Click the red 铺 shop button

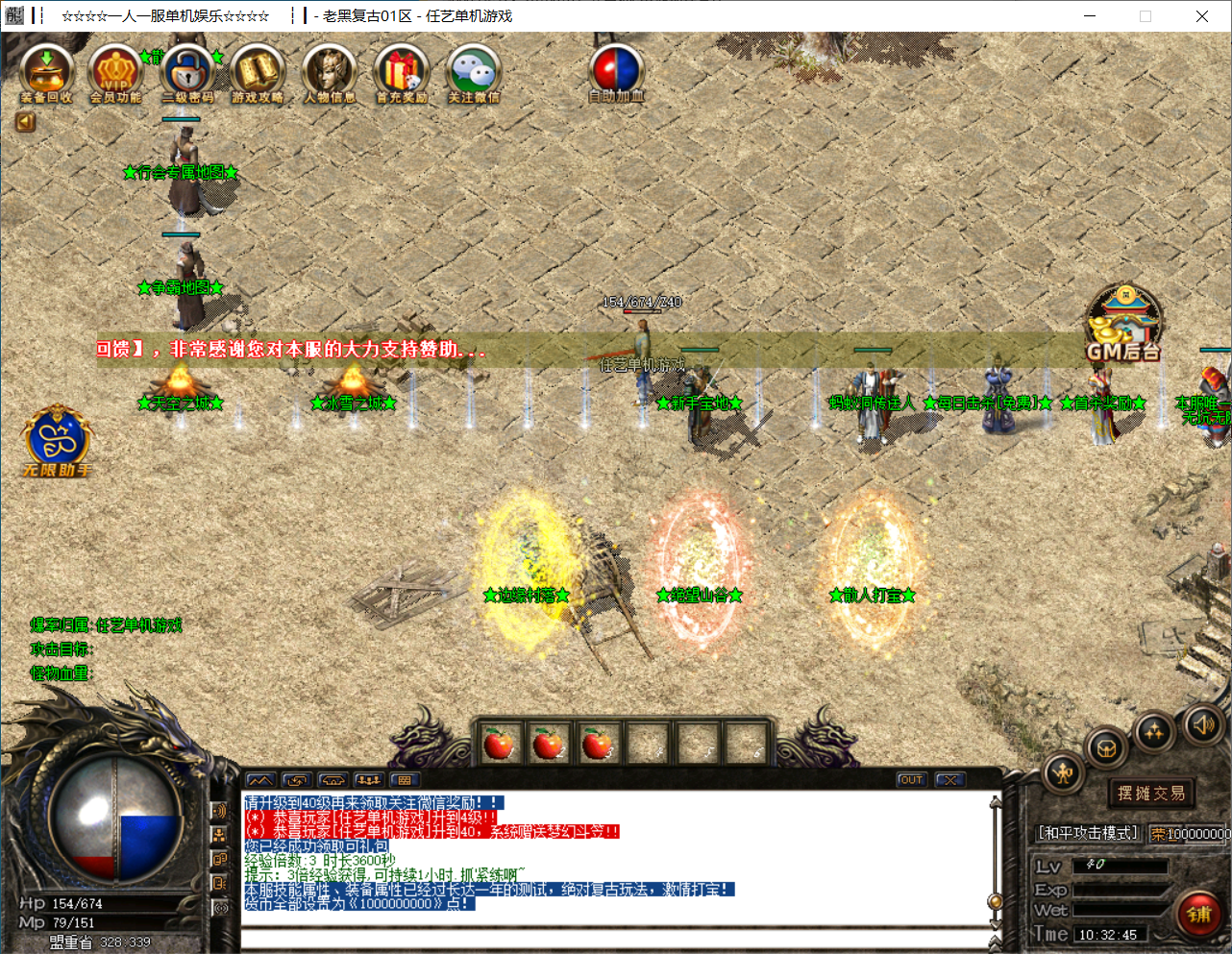point(1198,914)
